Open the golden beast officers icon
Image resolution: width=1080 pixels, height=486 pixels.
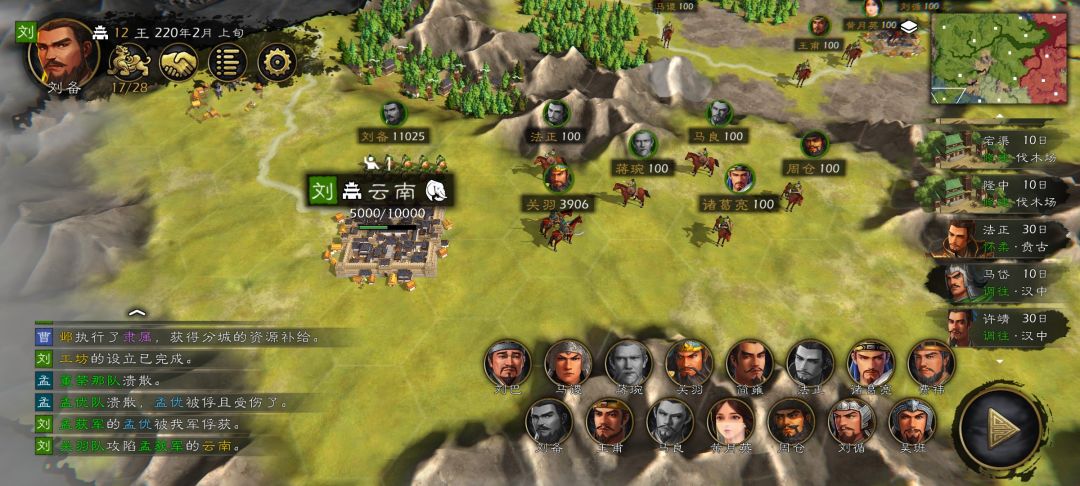[x=129, y=63]
